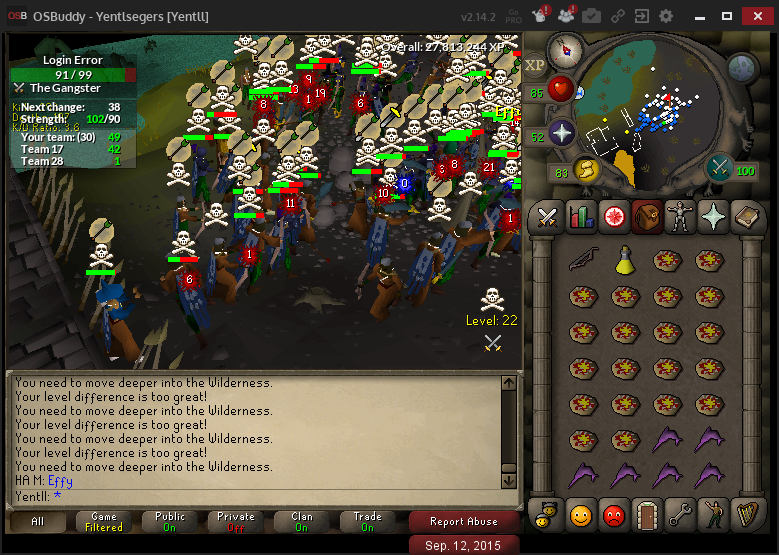The image size is (779, 555).
Task: Open the Combat Options tab
Action: (547, 216)
